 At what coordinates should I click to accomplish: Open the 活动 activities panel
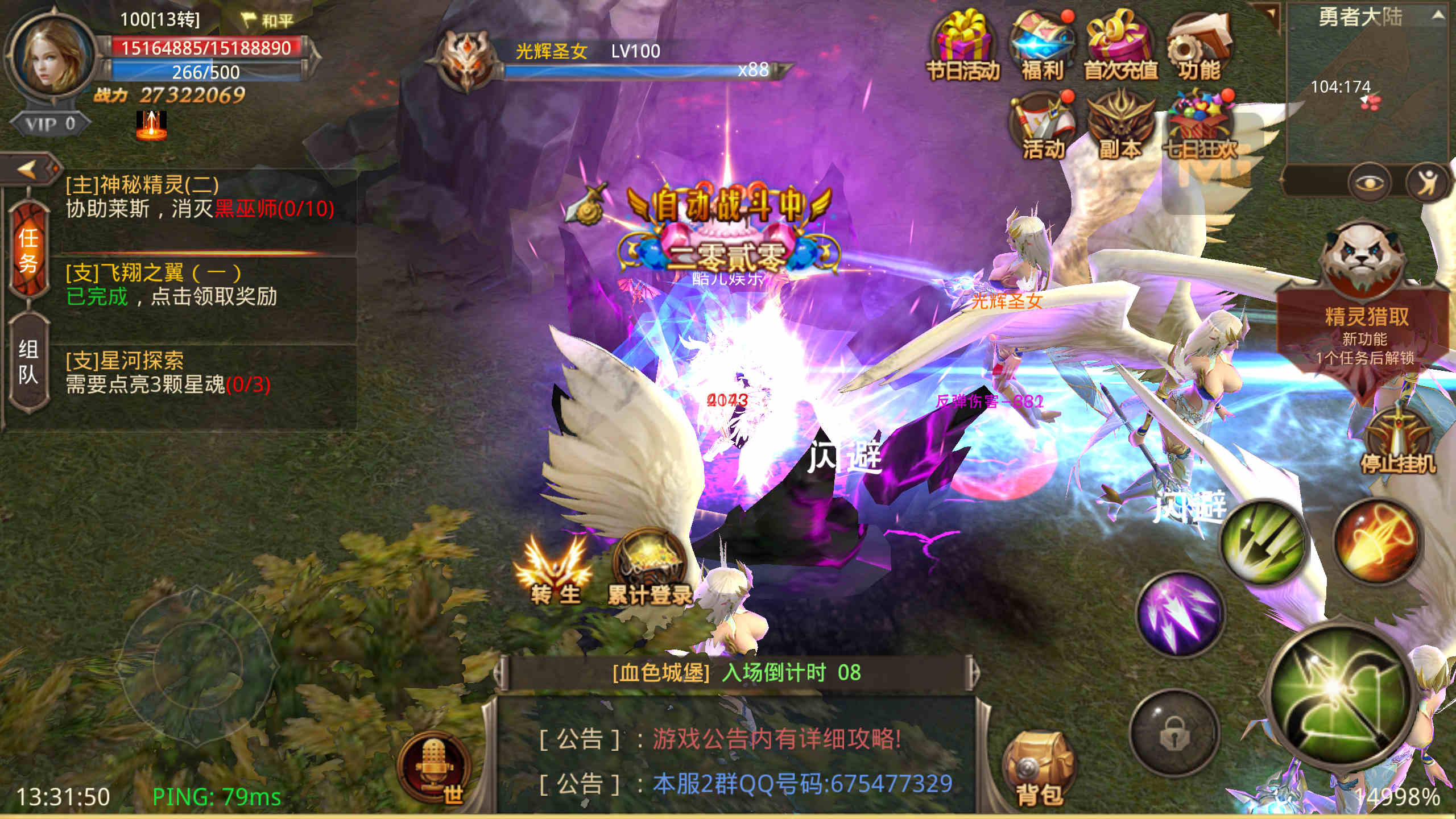click(1043, 126)
